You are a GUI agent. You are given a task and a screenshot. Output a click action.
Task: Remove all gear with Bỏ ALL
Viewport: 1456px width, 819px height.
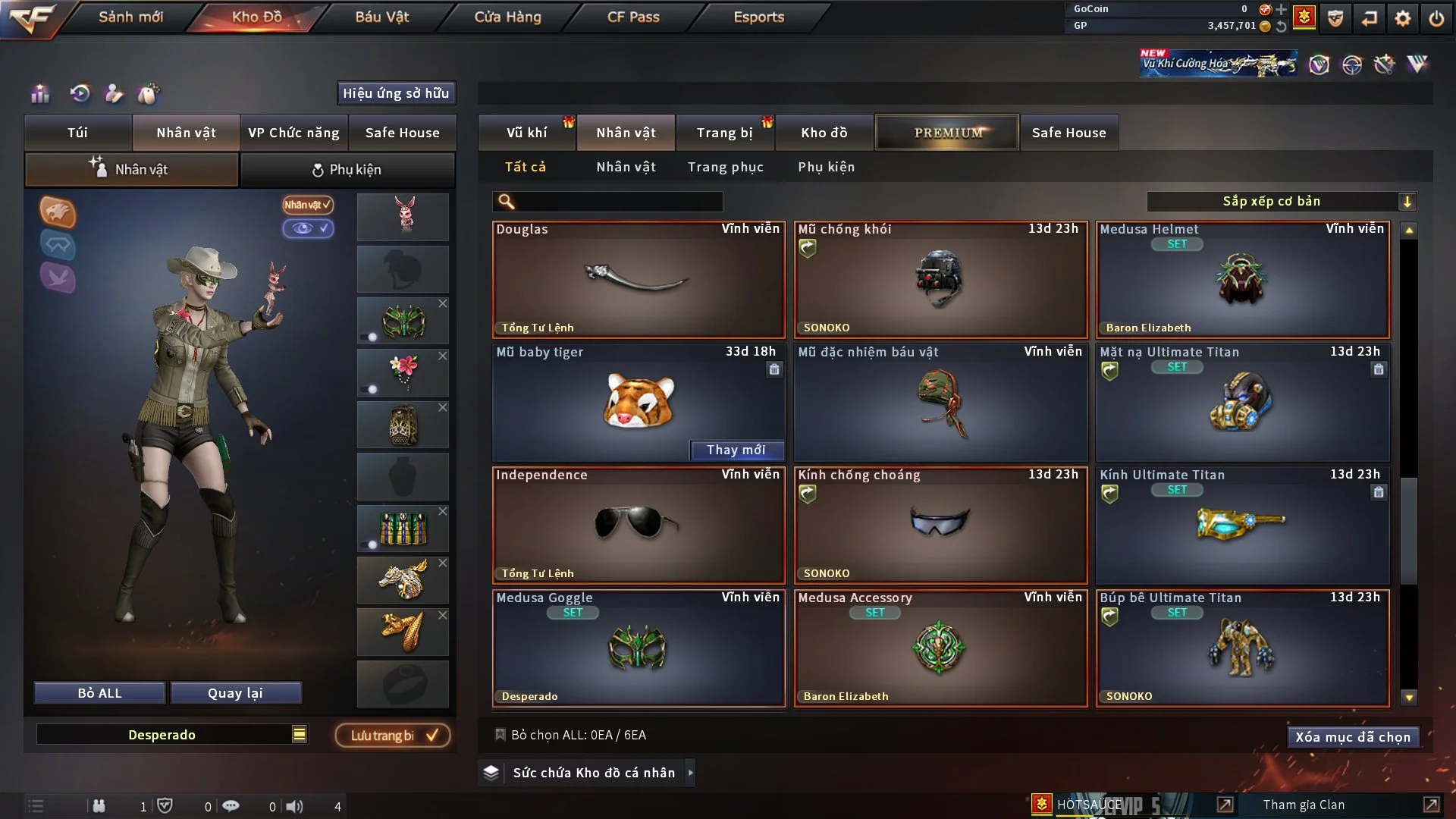(x=99, y=693)
